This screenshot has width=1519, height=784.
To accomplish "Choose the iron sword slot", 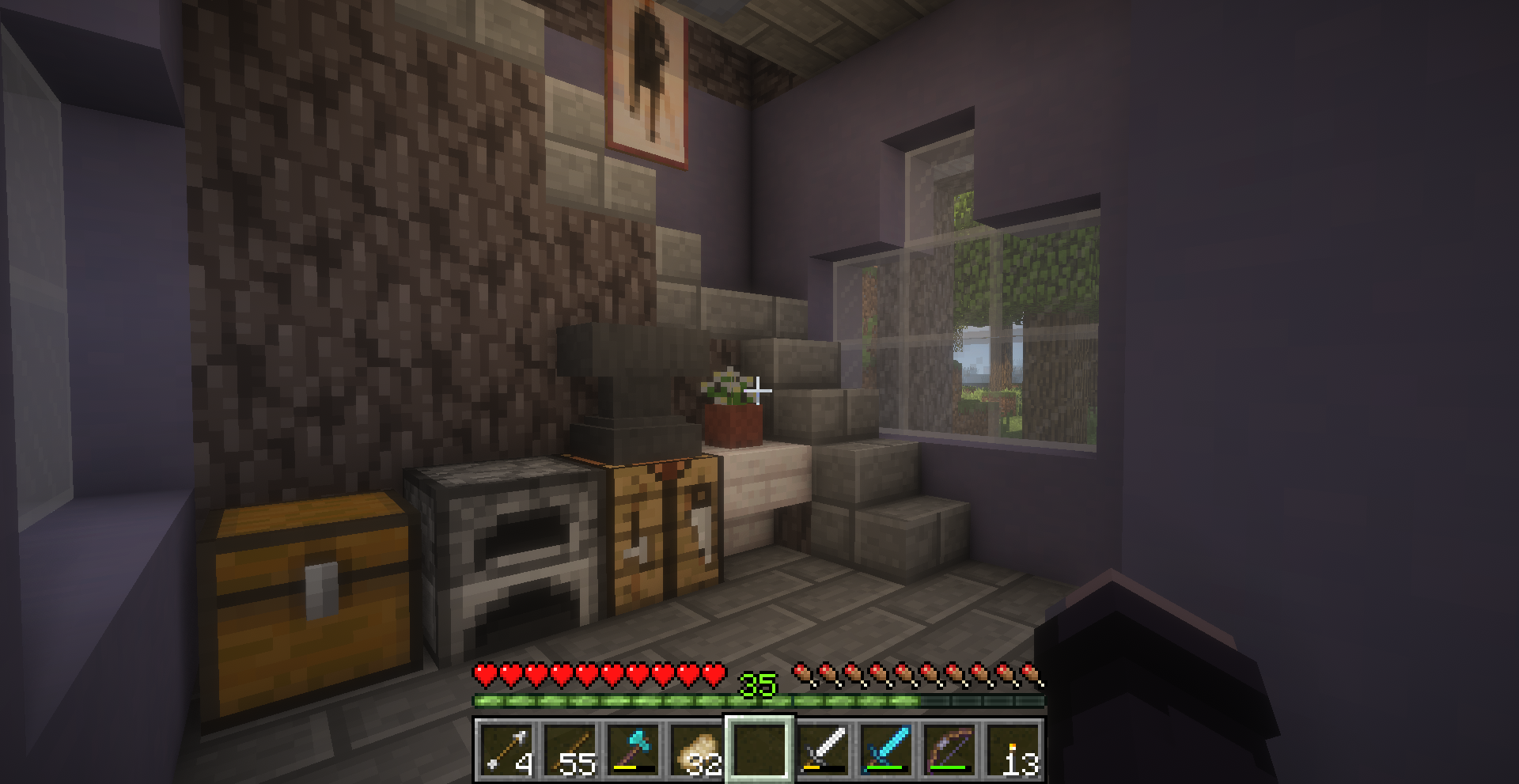I will pos(822,749).
